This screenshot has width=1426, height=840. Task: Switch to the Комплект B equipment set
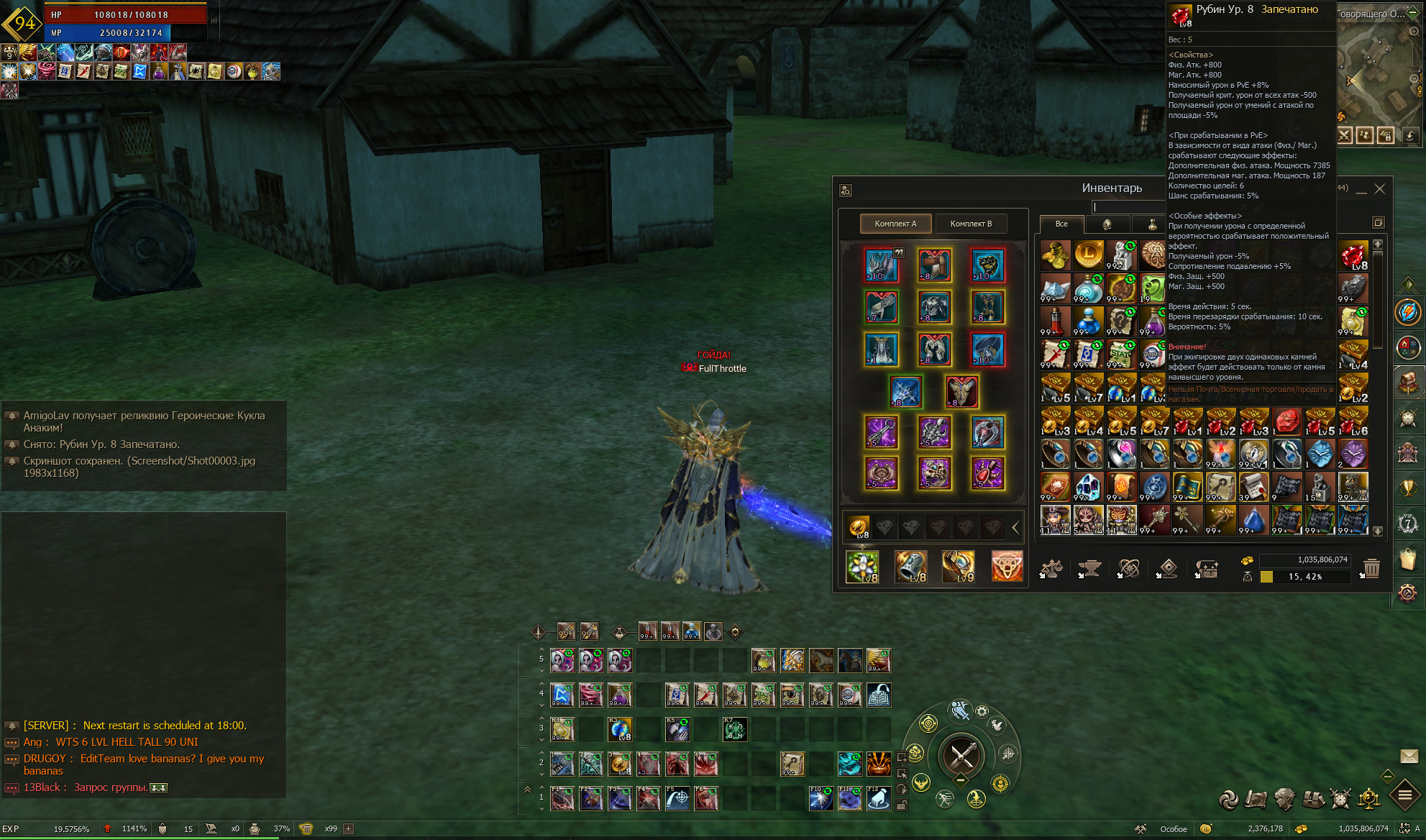point(971,224)
